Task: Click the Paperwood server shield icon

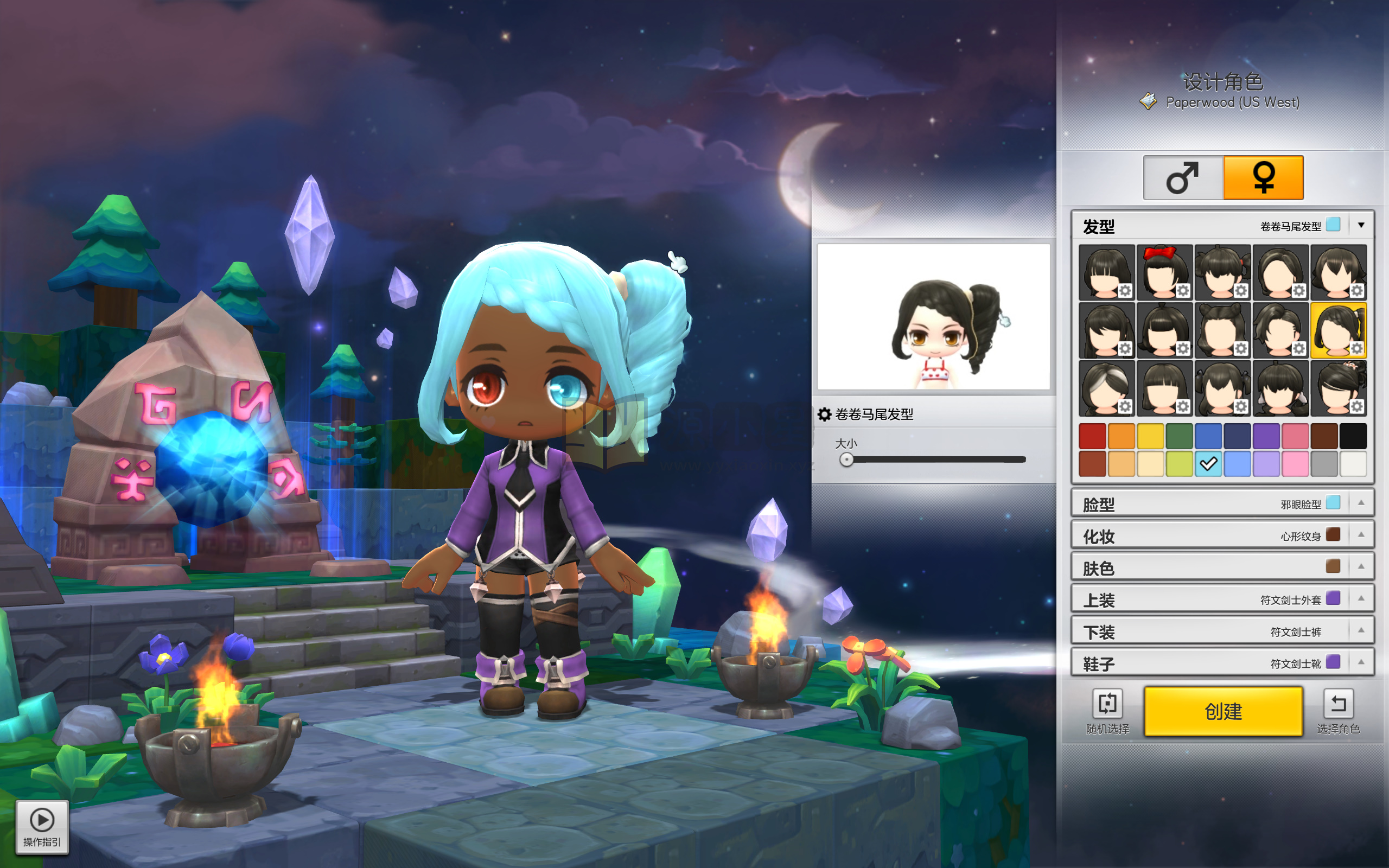Action: coord(1148,101)
